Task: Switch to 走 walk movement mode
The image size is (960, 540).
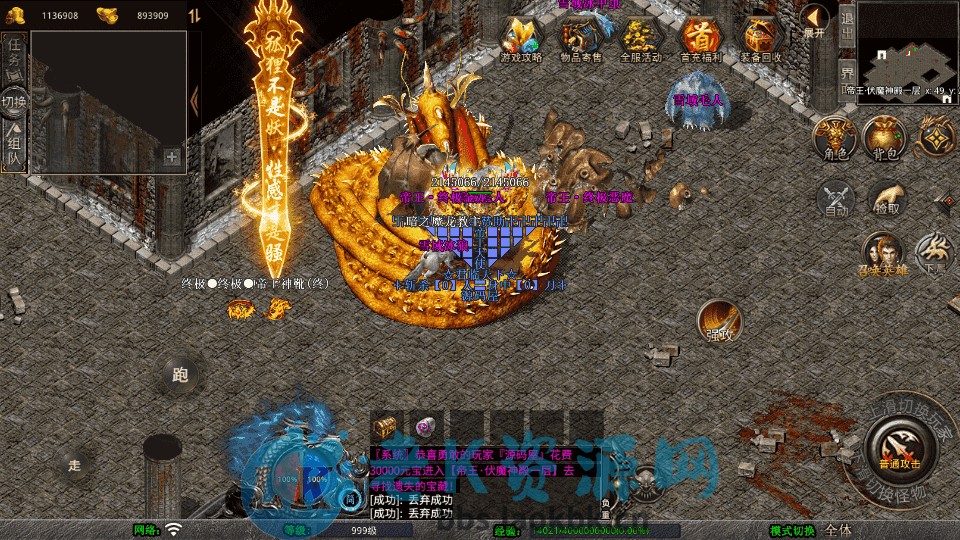Action: [x=74, y=464]
